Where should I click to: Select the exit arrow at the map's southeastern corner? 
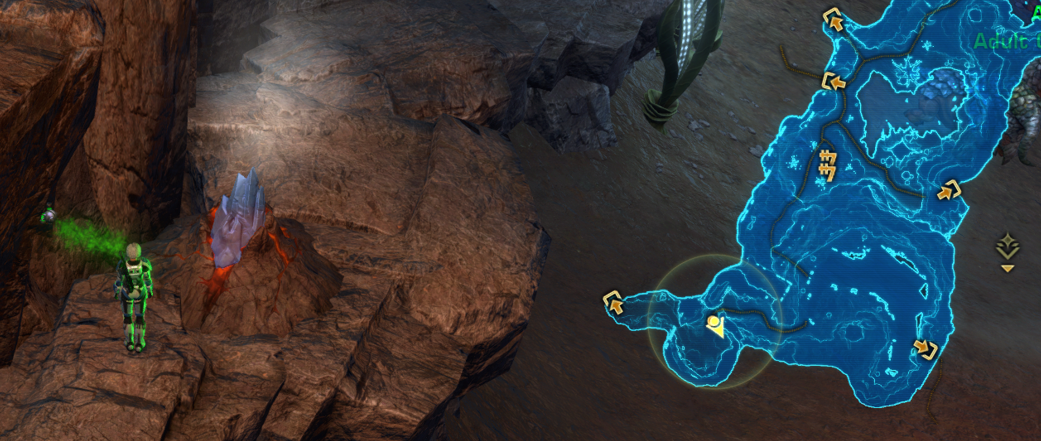[925, 349]
